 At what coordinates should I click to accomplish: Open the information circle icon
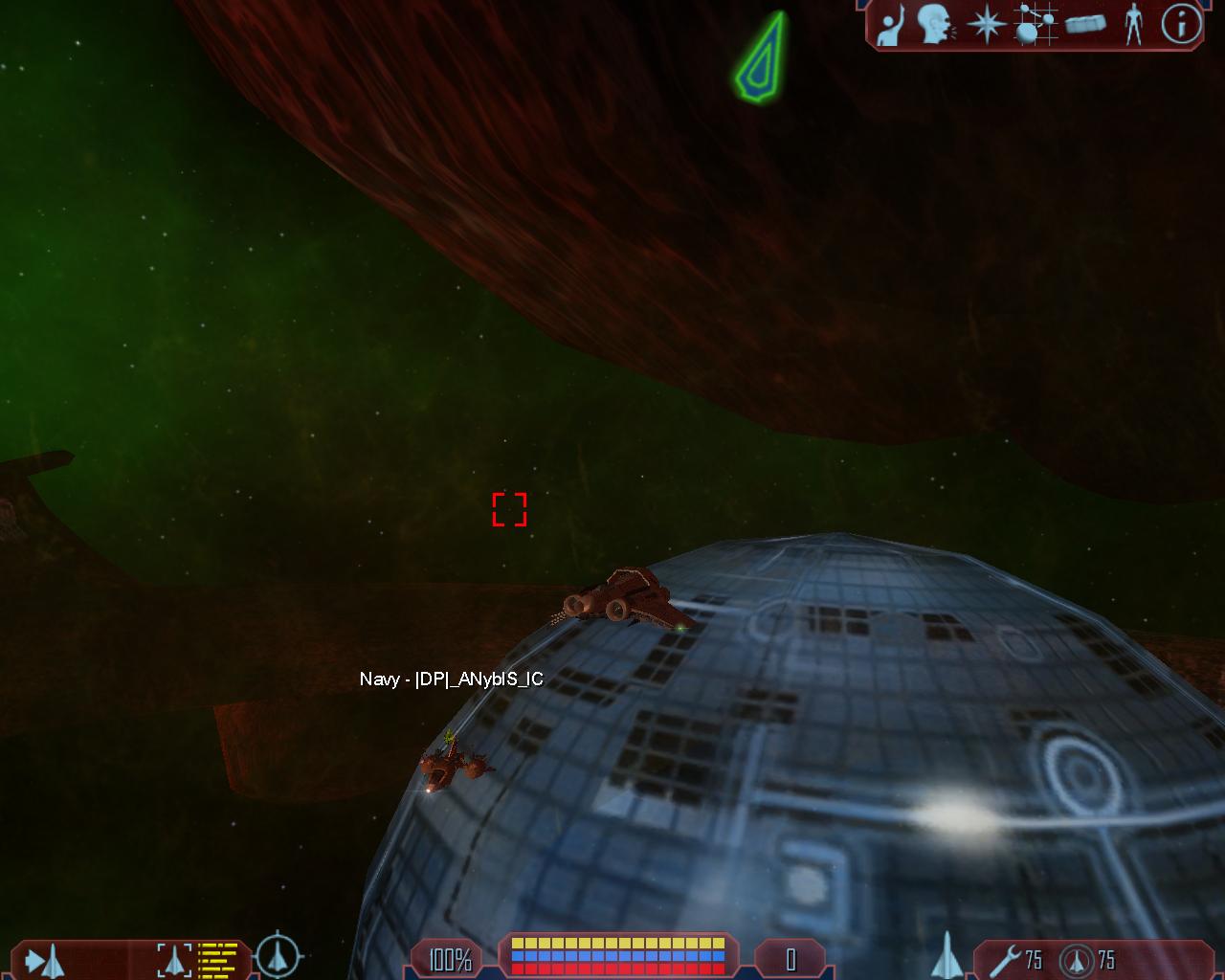coord(1182,24)
